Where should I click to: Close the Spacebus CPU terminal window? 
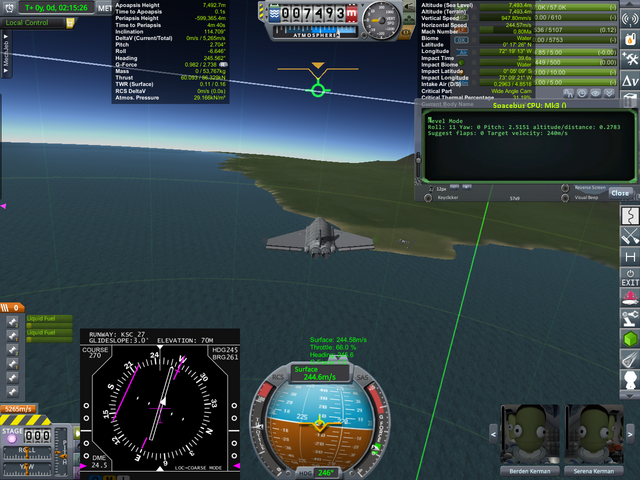click(x=620, y=193)
